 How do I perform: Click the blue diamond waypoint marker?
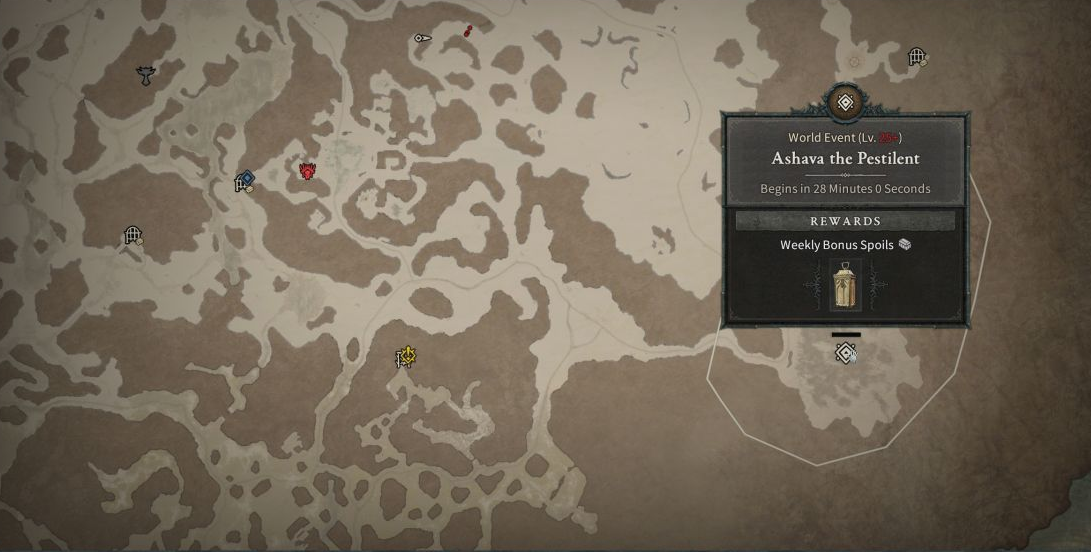click(x=246, y=179)
